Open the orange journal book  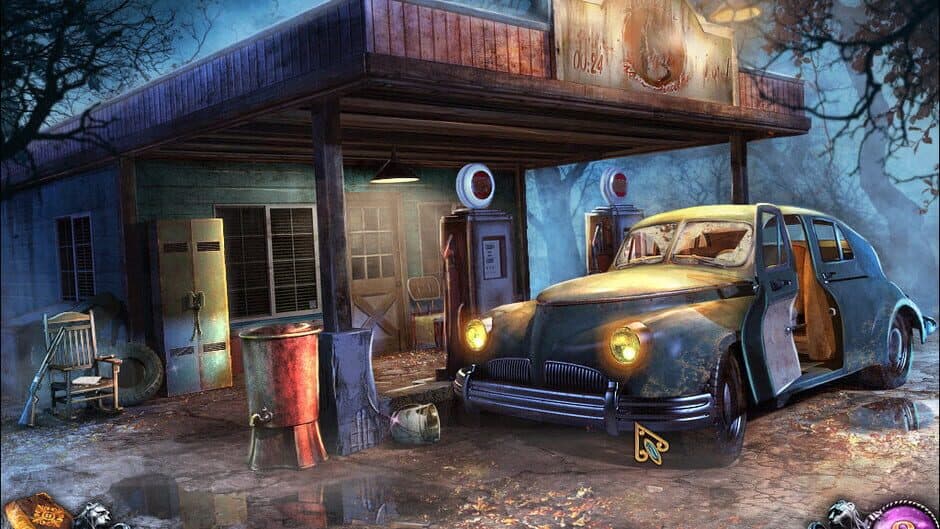click(37, 512)
